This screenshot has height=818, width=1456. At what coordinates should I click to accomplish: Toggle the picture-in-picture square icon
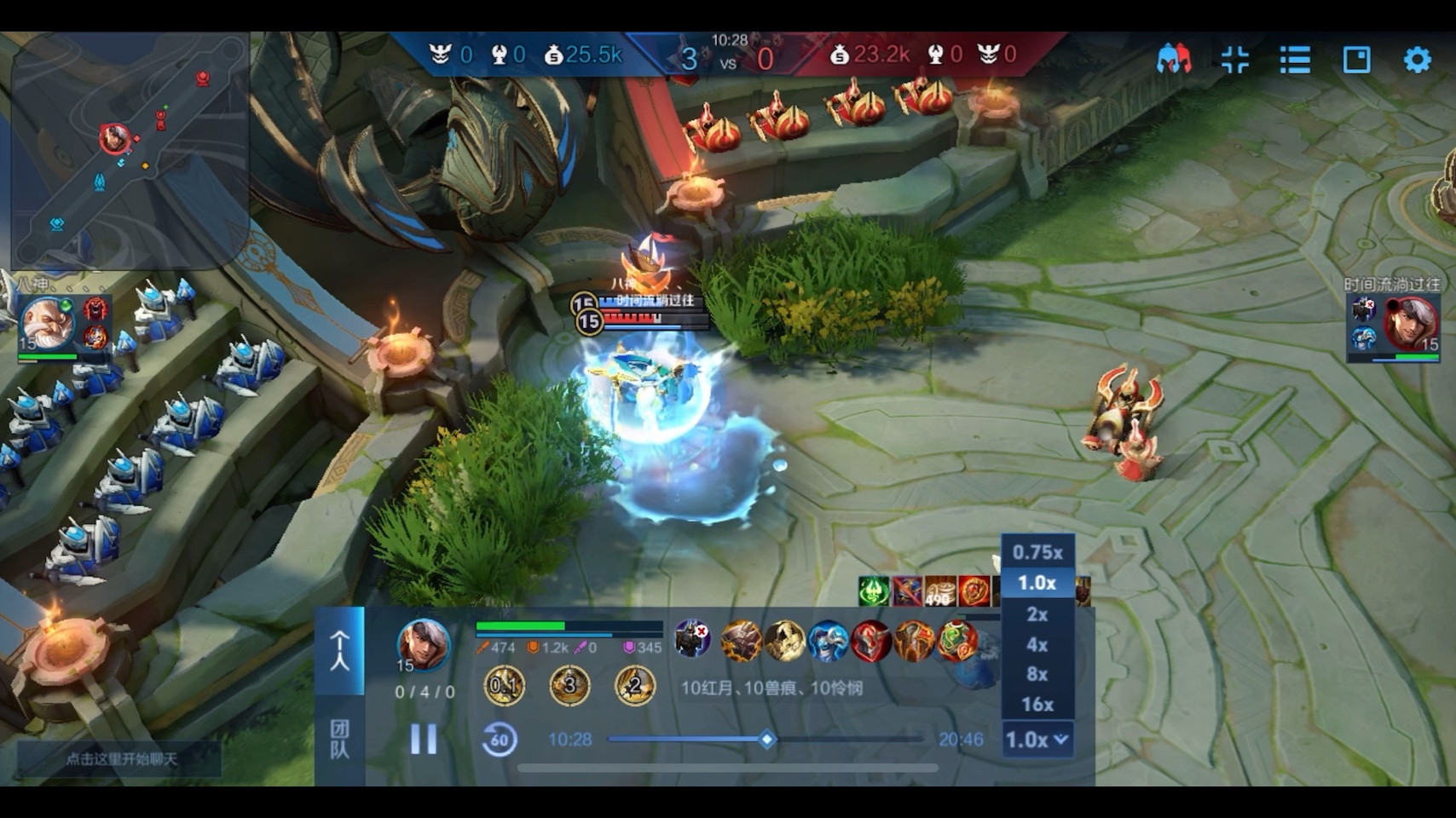pyautogui.click(x=1356, y=60)
